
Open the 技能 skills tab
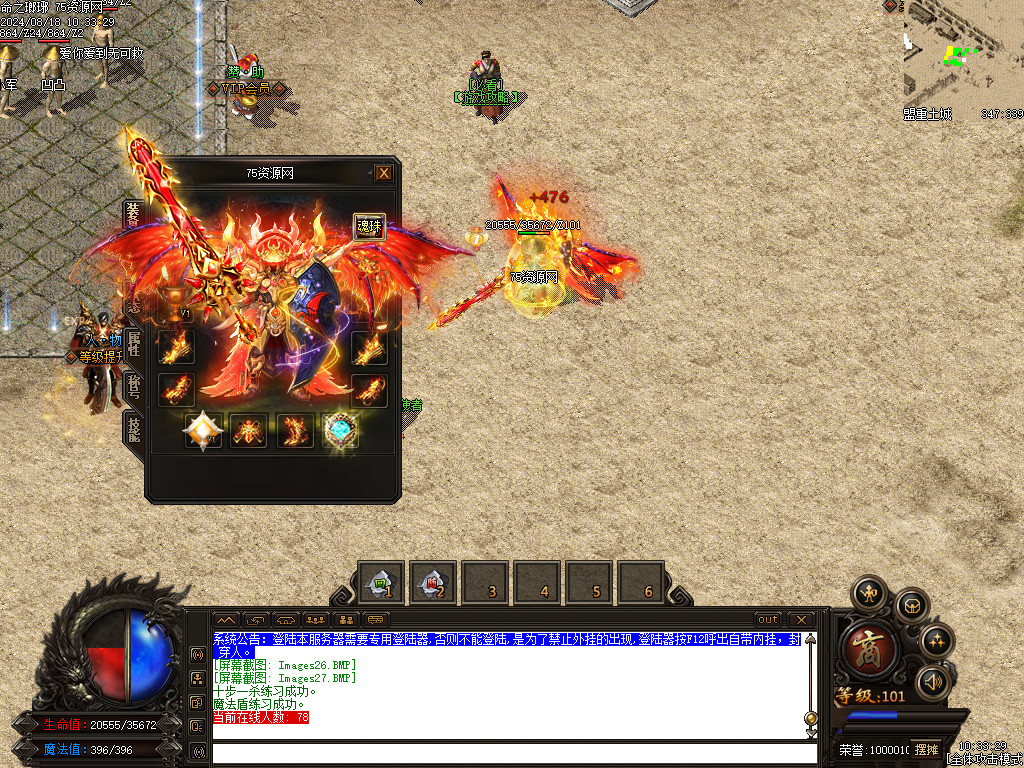click(x=133, y=428)
